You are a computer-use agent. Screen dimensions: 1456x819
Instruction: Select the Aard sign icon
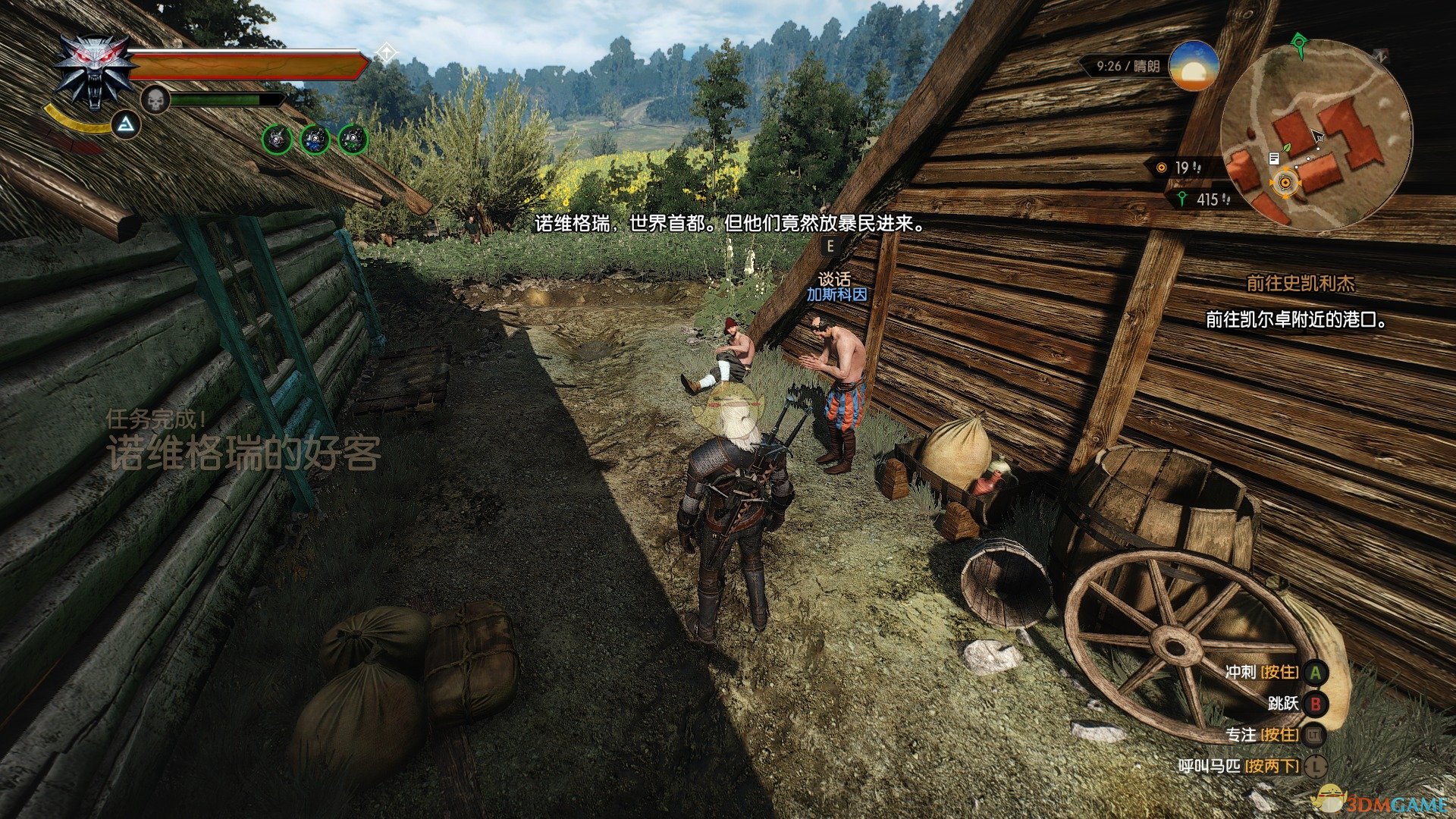point(127,124)
